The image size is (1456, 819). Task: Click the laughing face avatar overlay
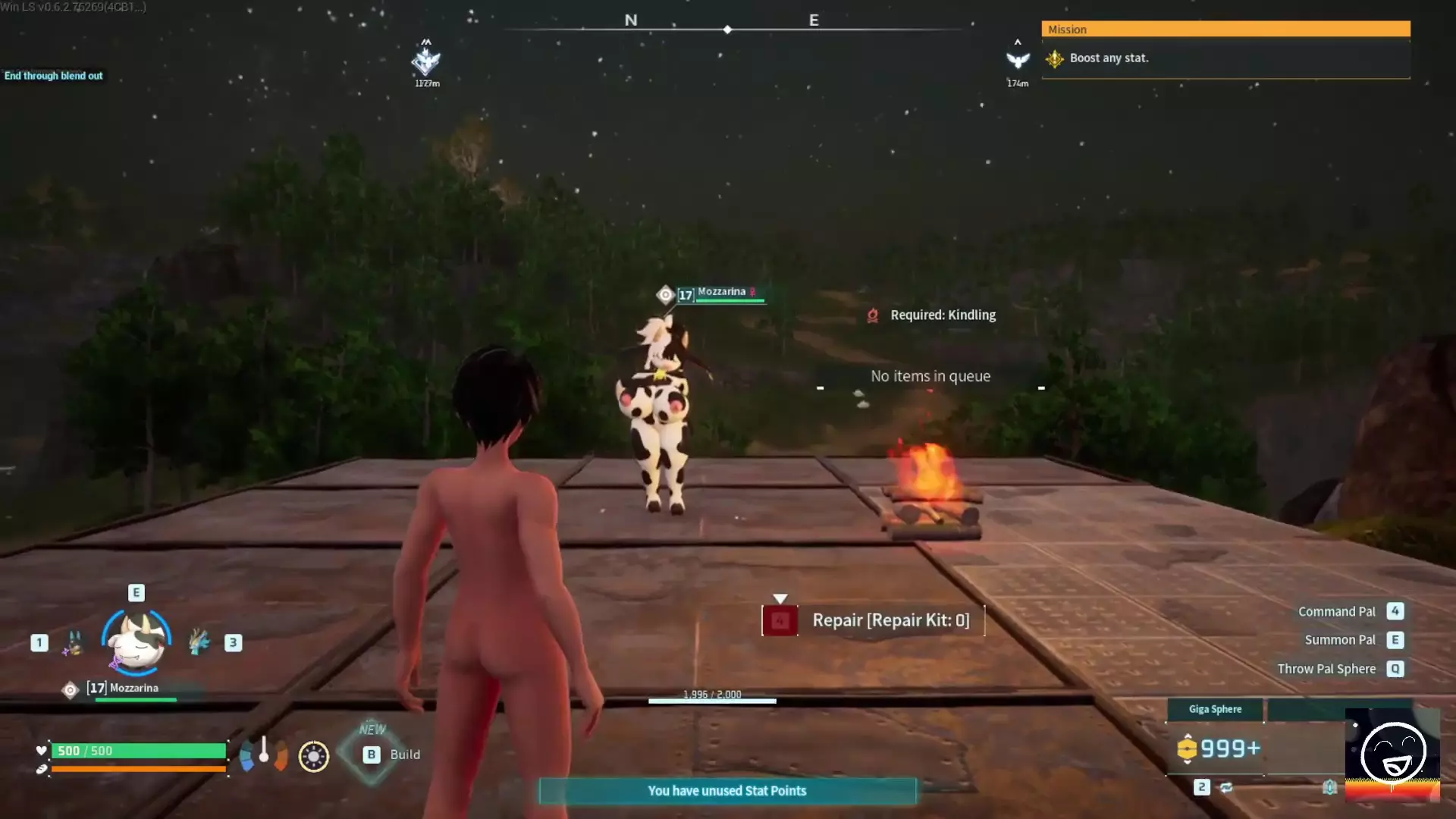(x=1392, y=754)
